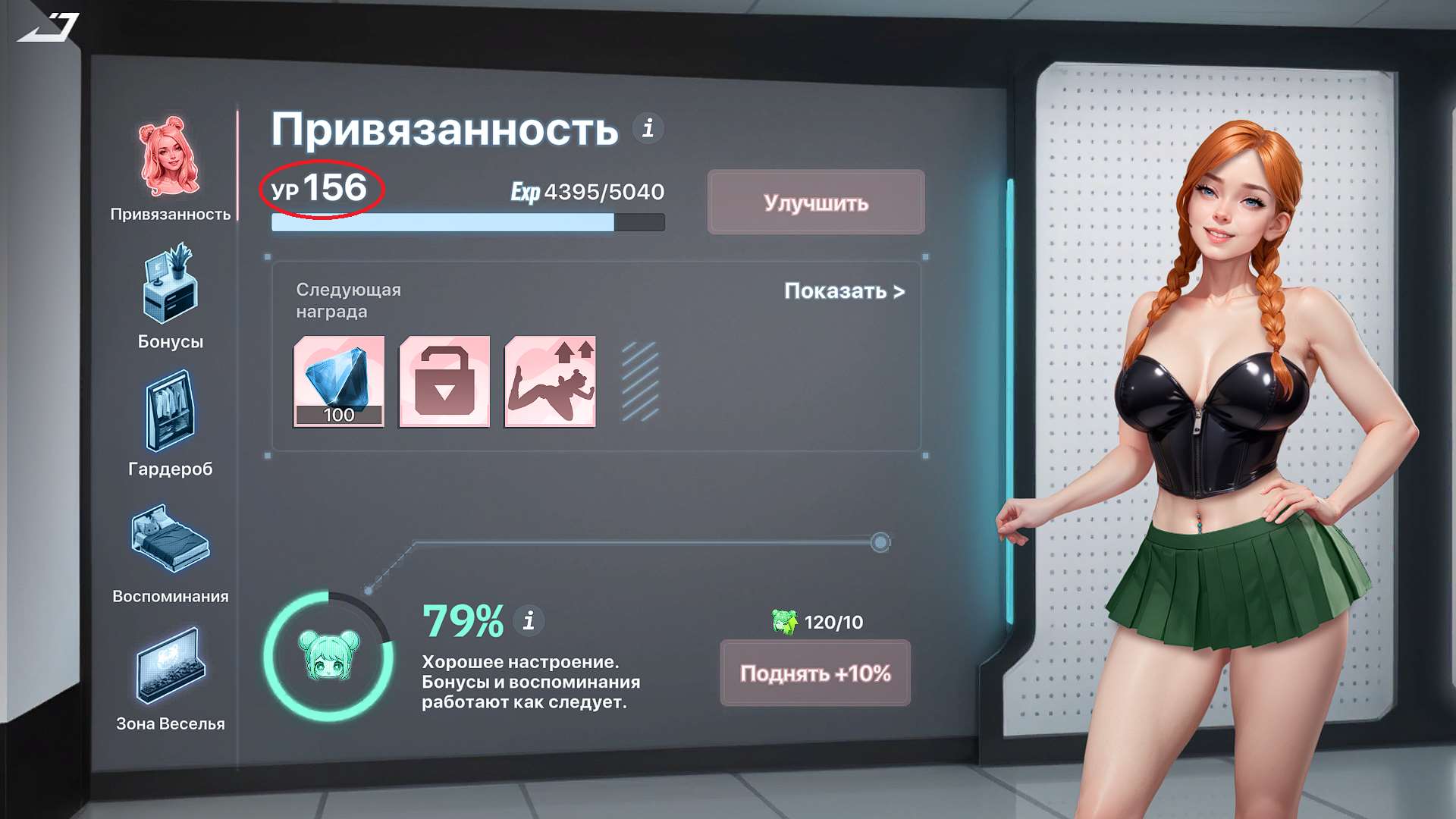Click the green mood character in the circle
The width and height of the screenshot is (1456, 819).
328,655
